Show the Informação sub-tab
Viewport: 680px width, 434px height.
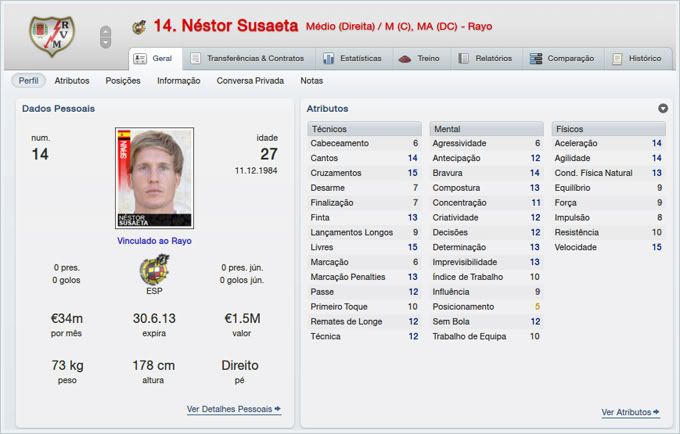click(x=178, y=80)
